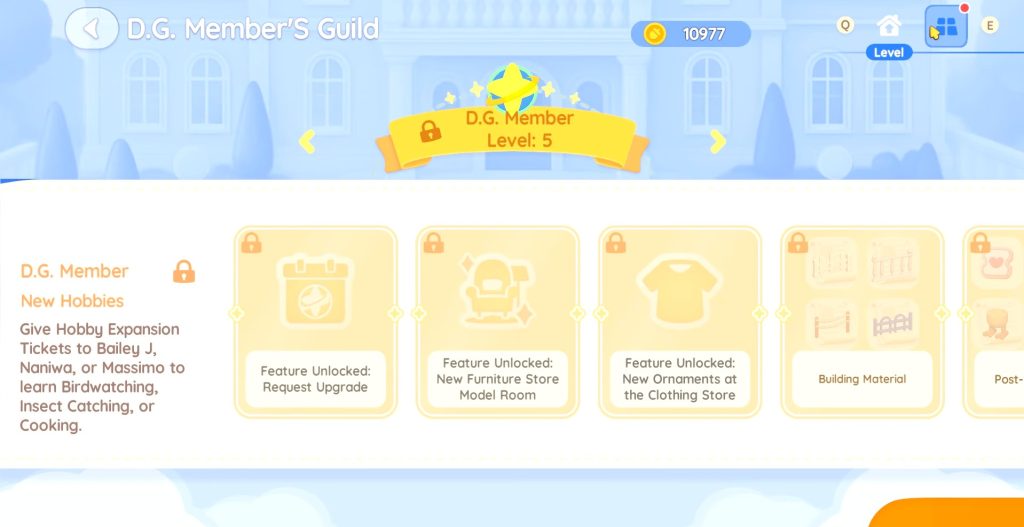Click the coin balance counter

coord(691,34)
